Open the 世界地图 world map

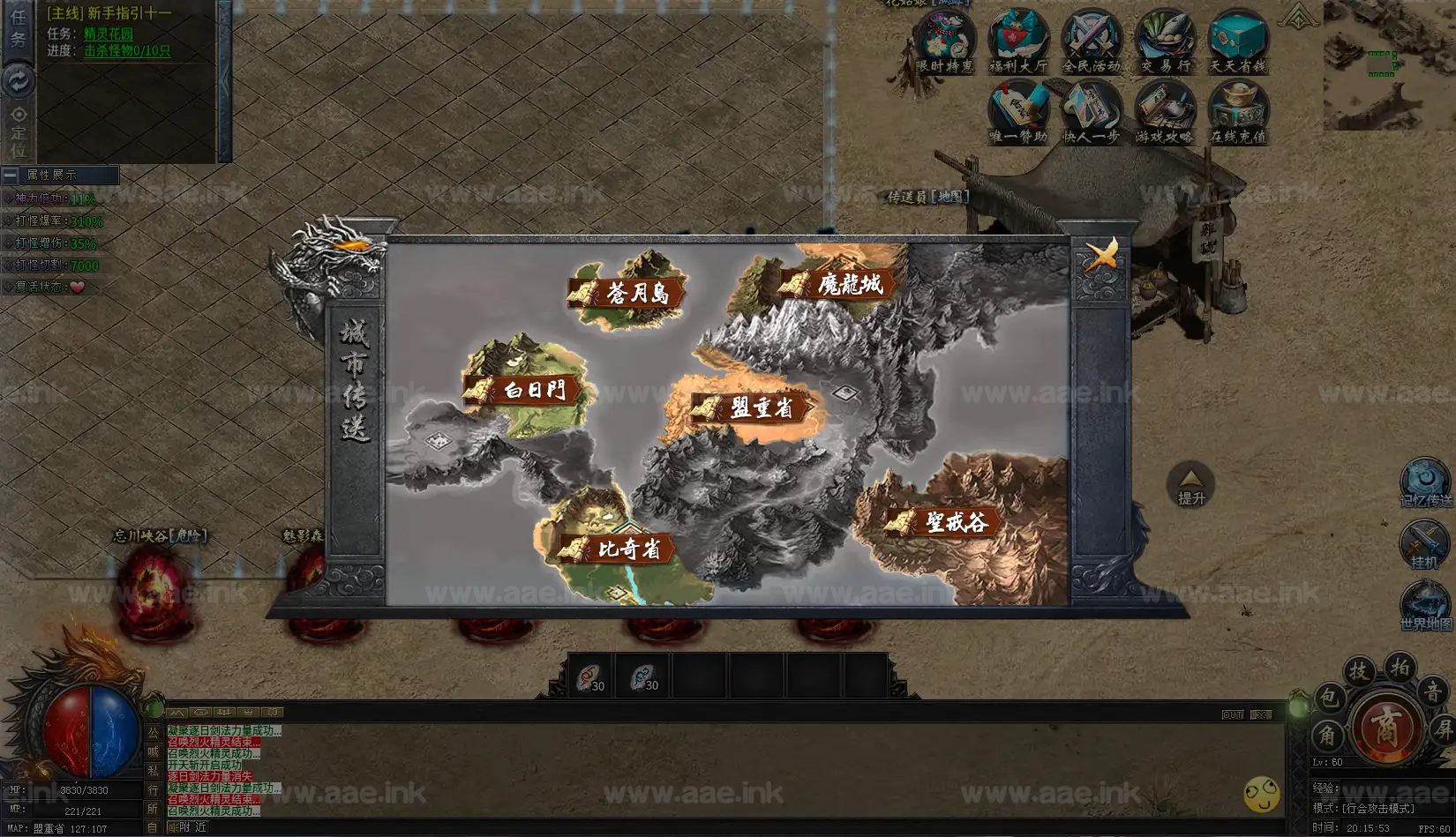pyautogui.click(x=1425, y=607)
